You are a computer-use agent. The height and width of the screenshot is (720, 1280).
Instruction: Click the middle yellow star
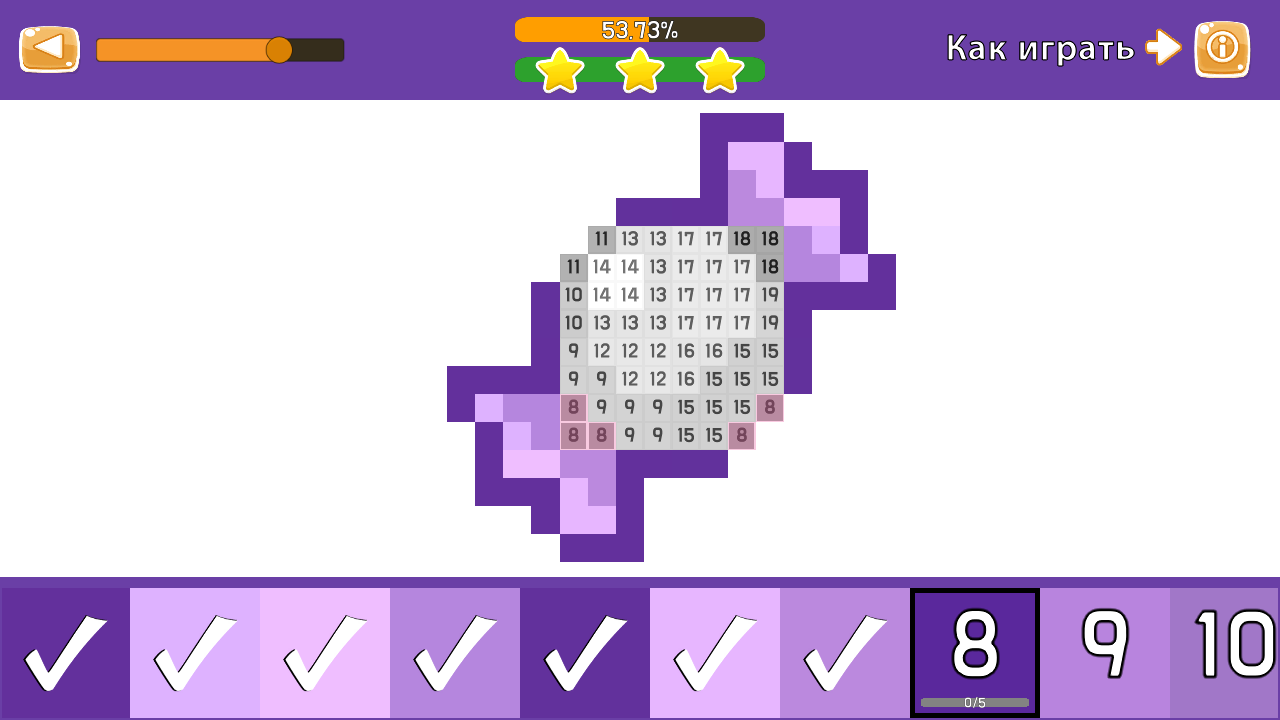click(640, 70)
